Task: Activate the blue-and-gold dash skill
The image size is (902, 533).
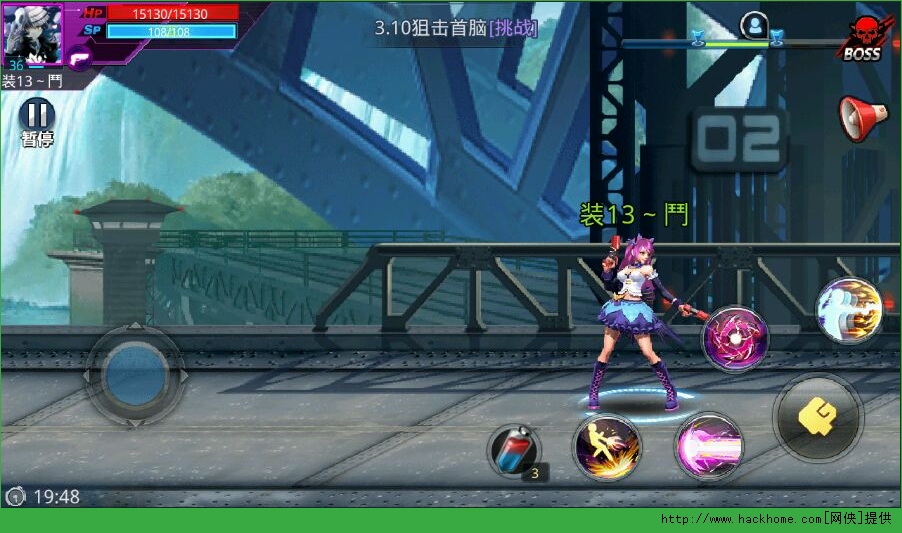Action: tap(849, 309)
